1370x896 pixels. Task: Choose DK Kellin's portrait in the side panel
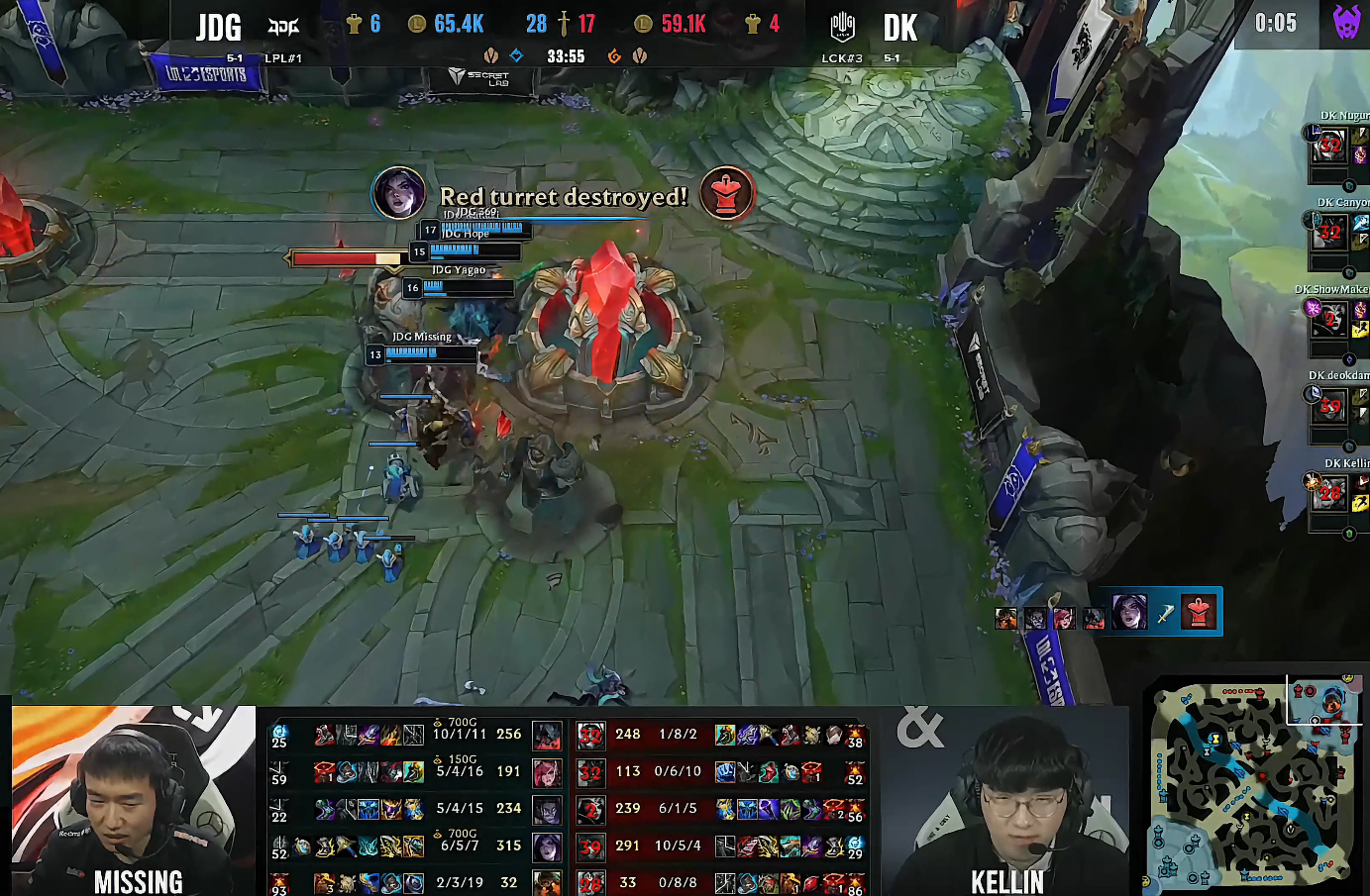click(1329, 493)
